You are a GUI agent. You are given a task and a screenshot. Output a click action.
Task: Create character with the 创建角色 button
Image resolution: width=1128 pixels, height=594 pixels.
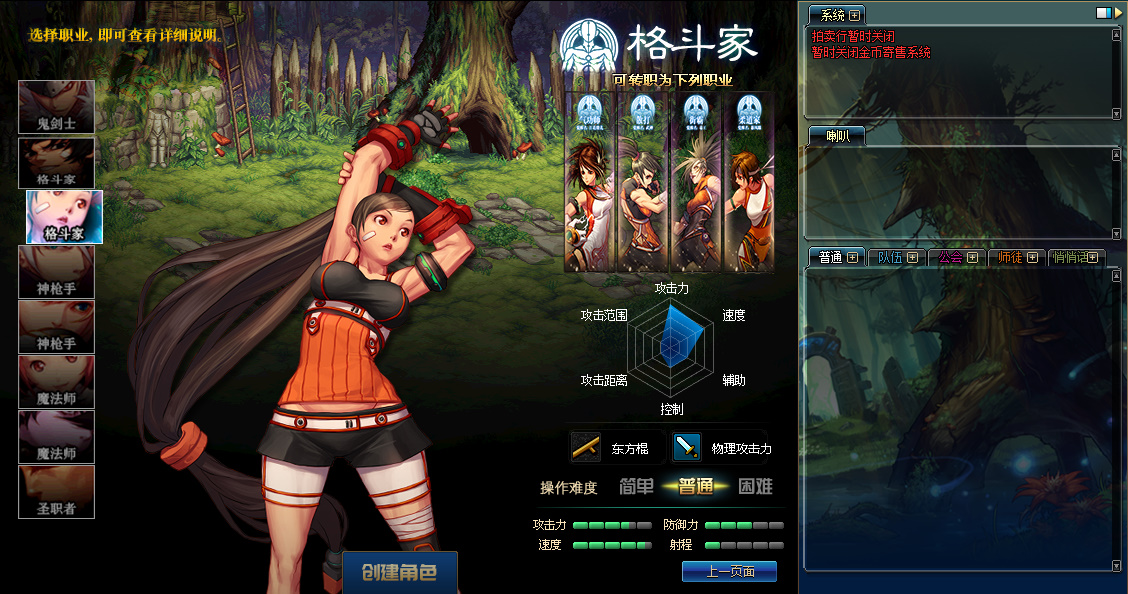tap(400, 573)
